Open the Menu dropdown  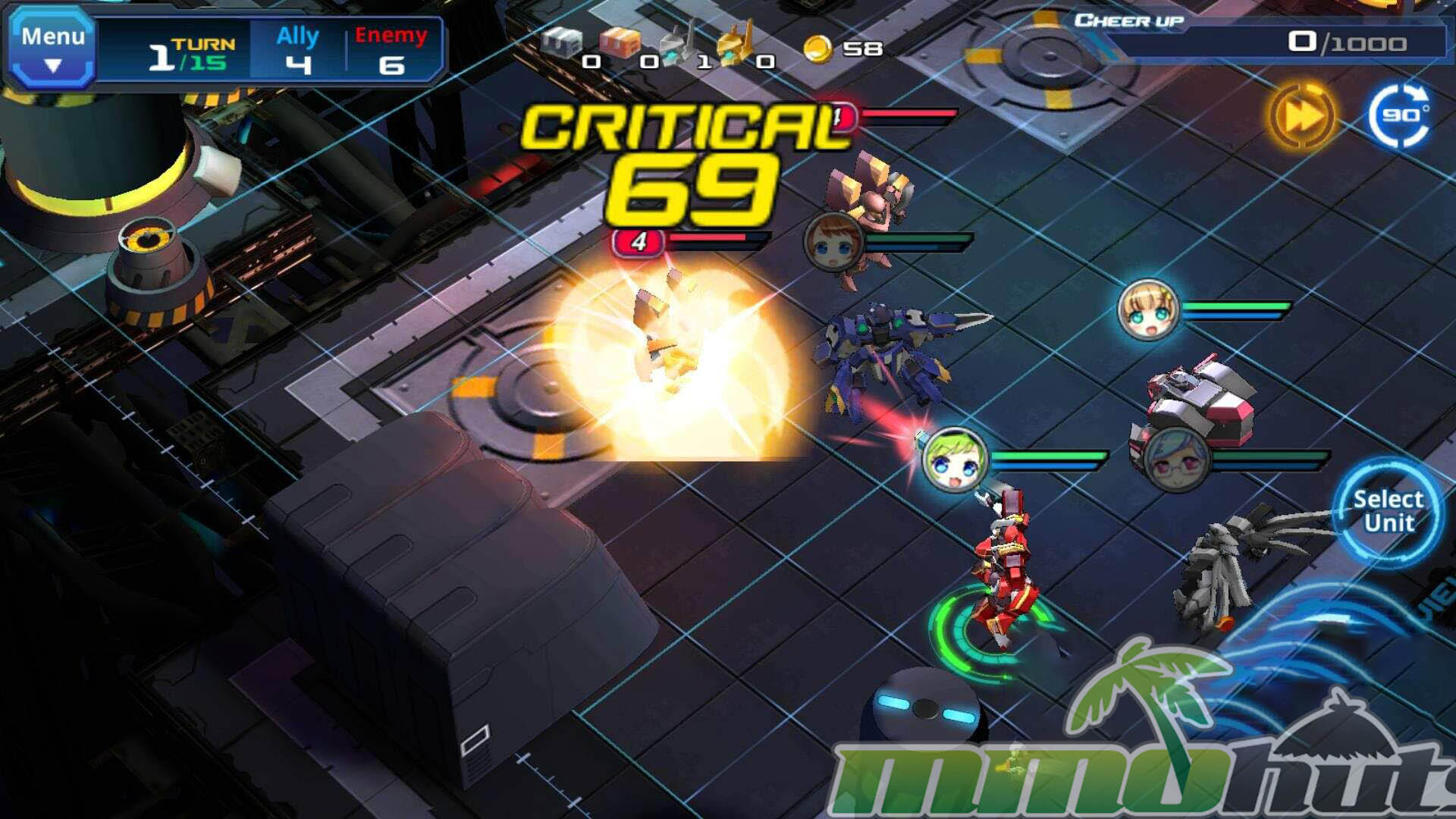tap(52, 47)
